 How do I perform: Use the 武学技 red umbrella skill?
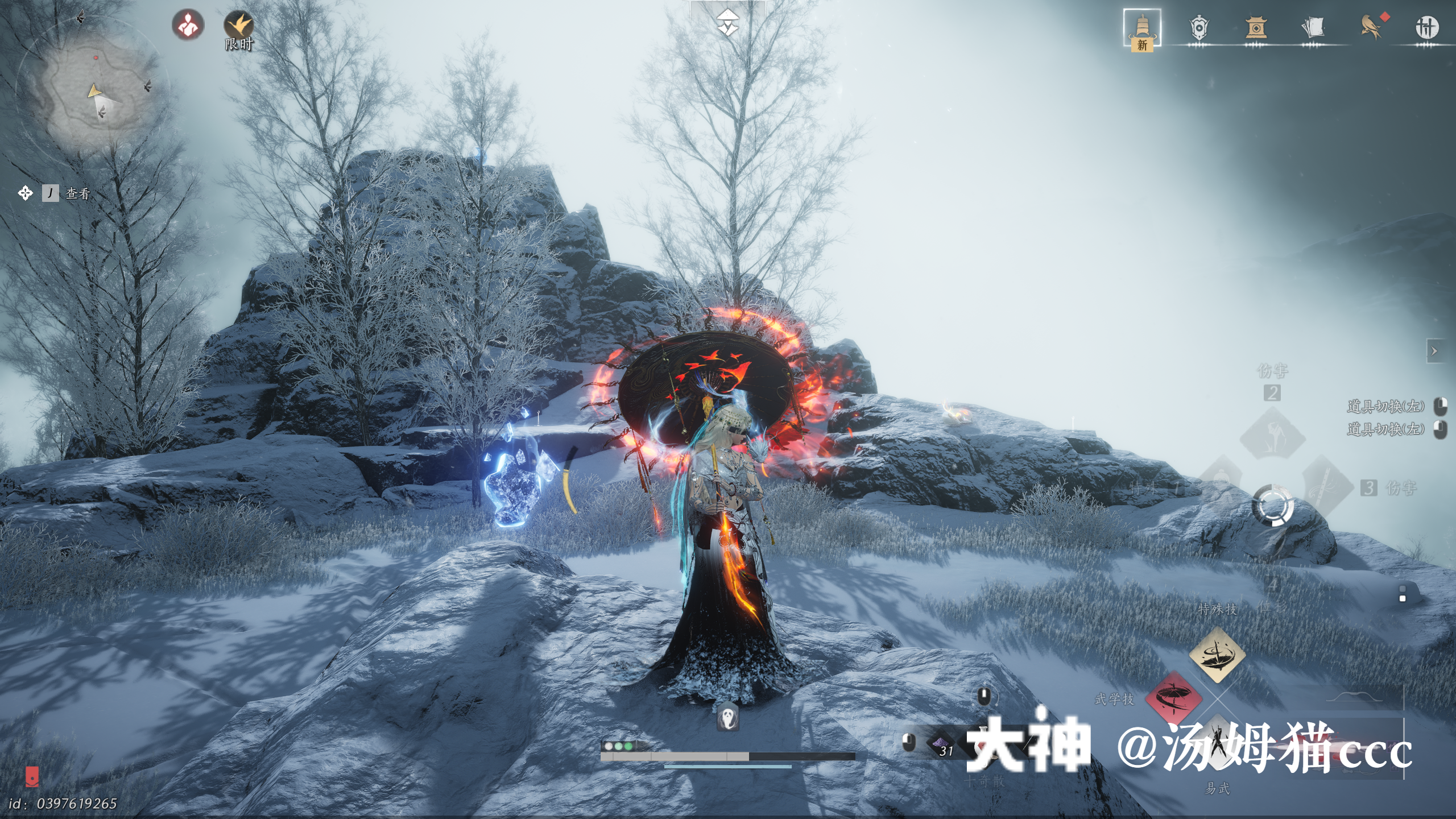[x=1173, y=698]
